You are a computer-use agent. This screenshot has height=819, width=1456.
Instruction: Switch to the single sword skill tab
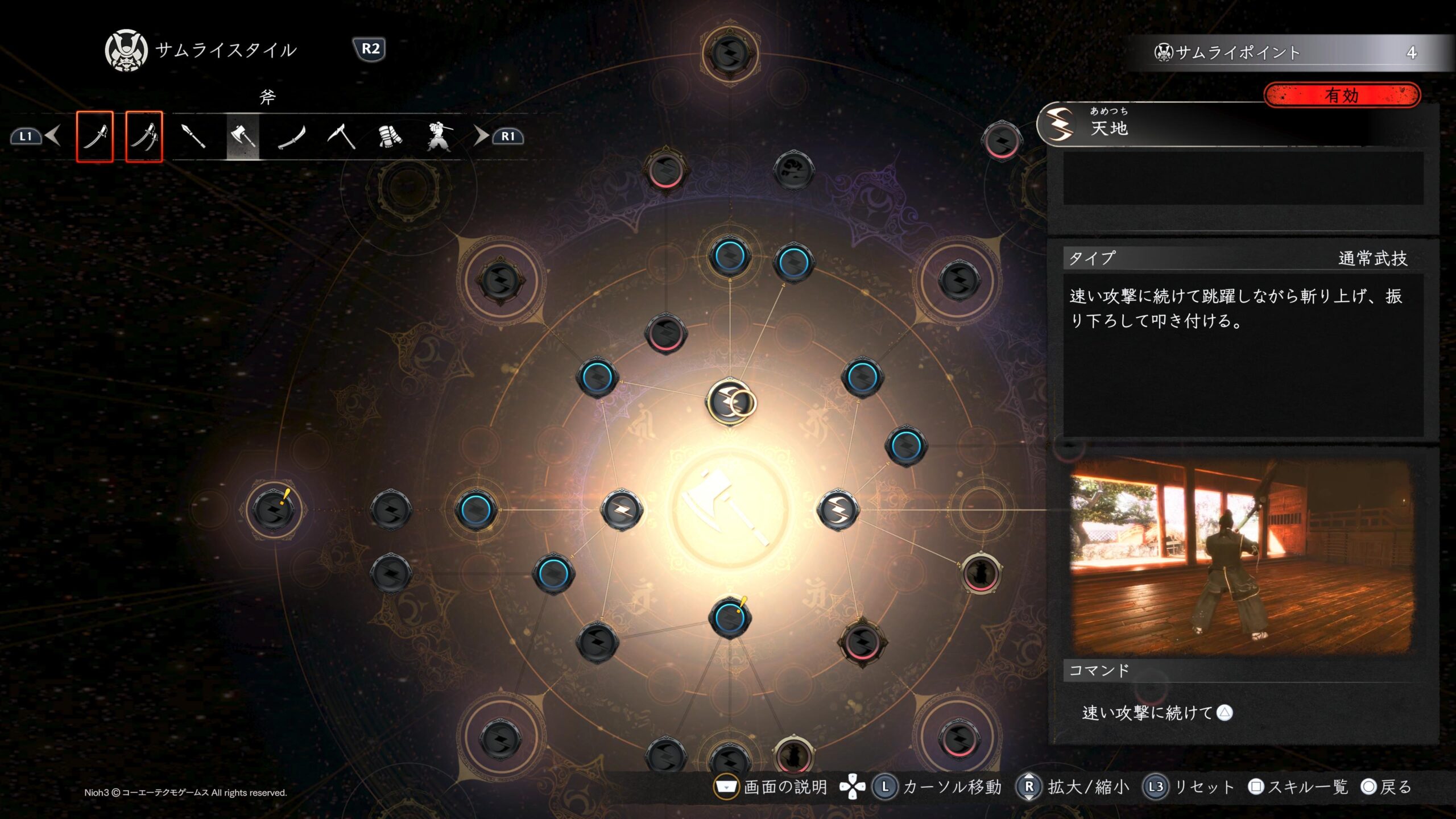[94, 136]
